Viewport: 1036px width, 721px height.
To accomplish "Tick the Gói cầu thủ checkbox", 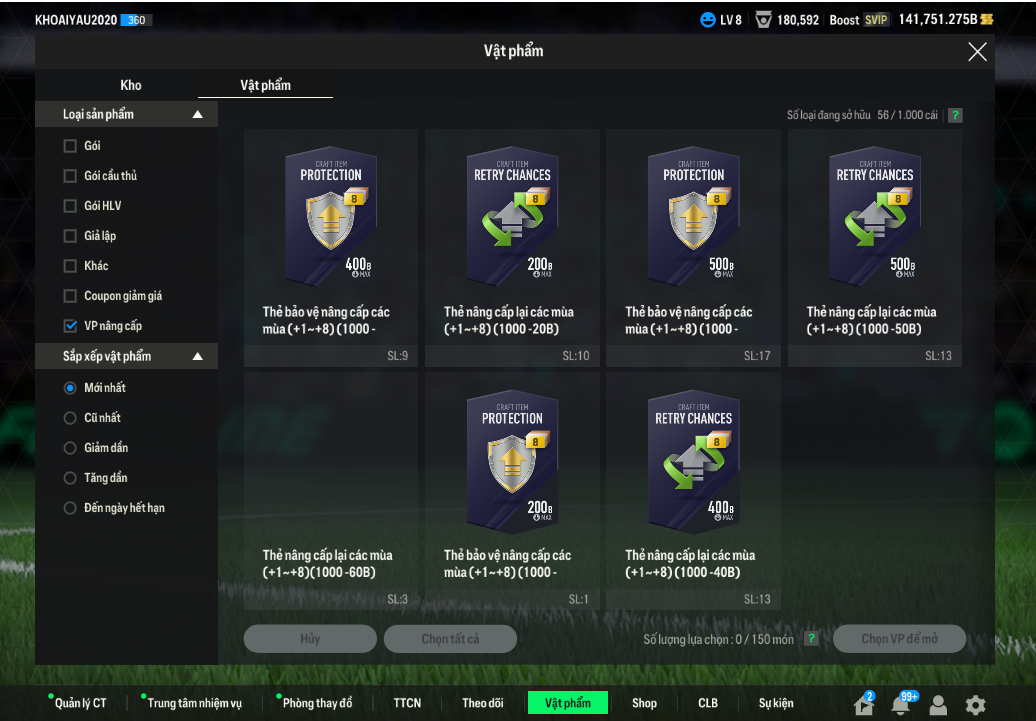I will pyautogui.click(x=70, y=176).
